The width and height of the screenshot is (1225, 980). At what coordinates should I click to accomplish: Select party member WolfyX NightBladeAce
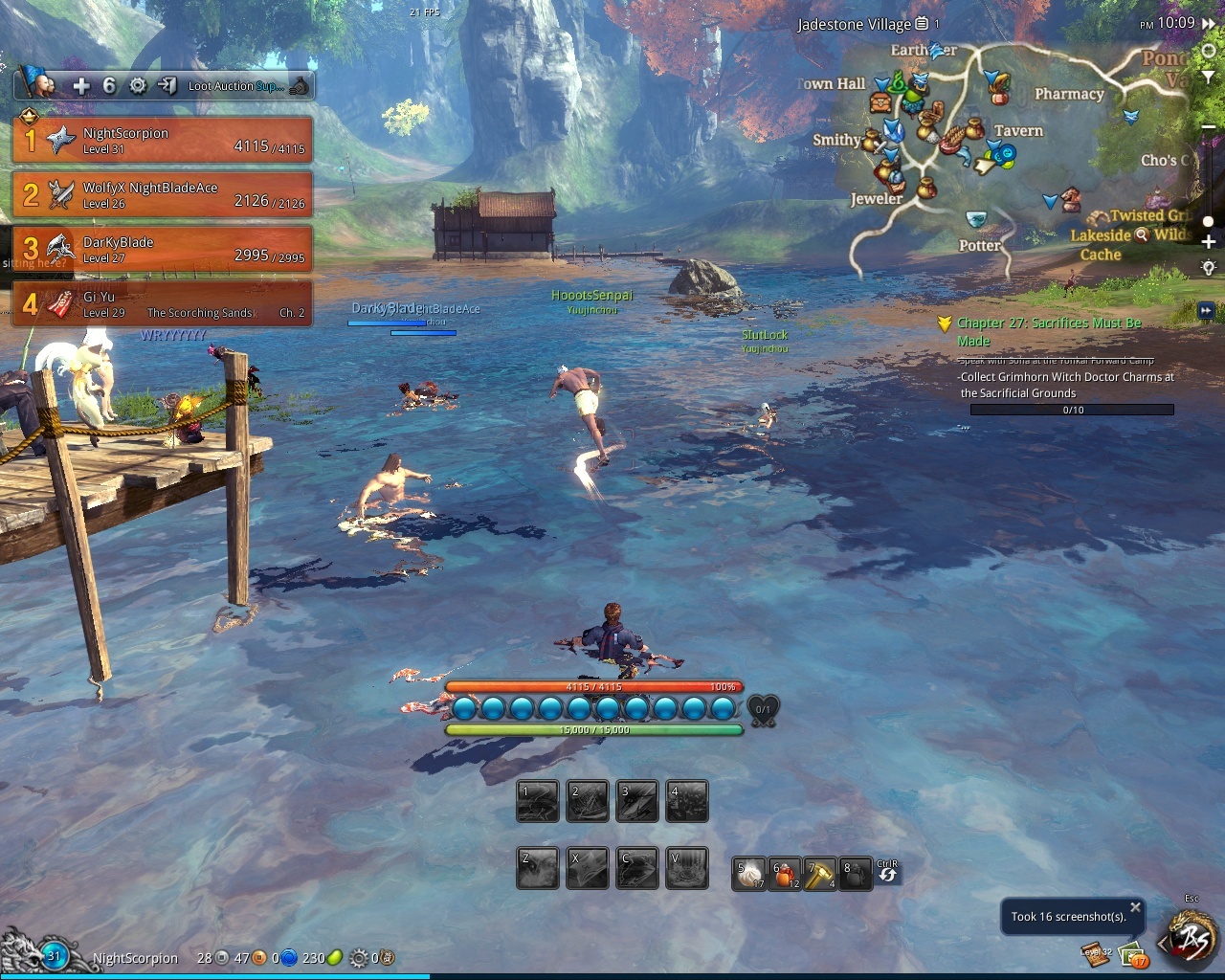[163, 195]
